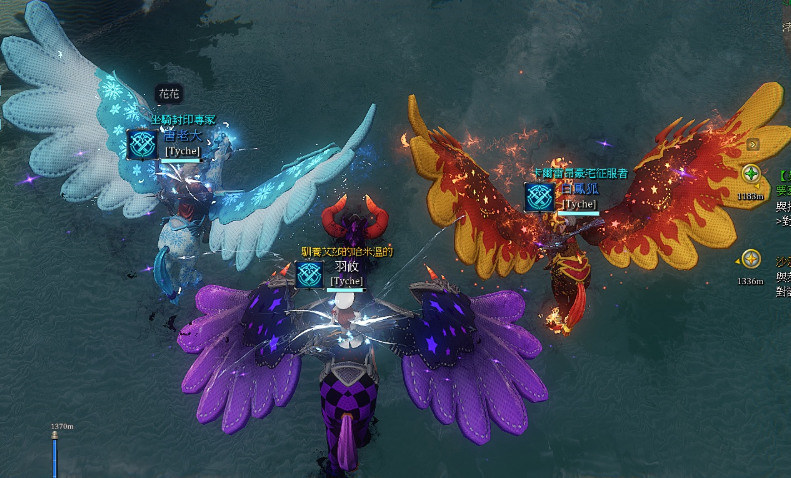Select the player nameplate 羽紋
Viewport: 791px width, 478px height.
pyautogui.click(x=346, y=267)
